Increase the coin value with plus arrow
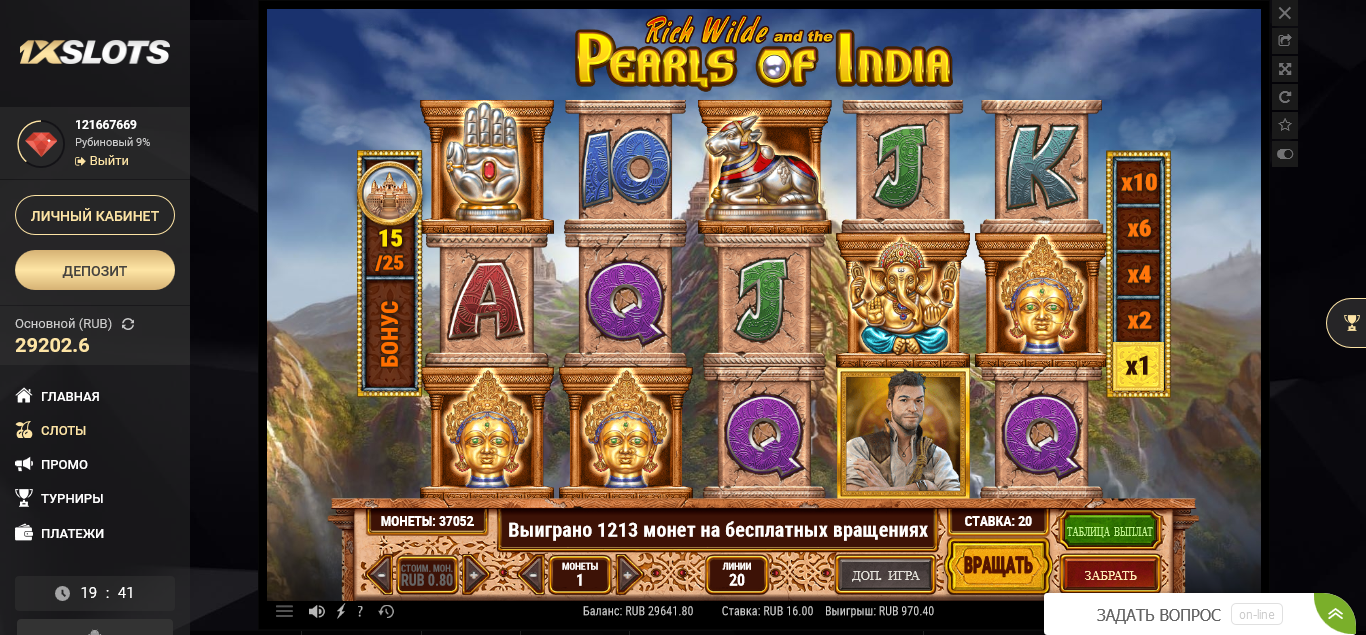Screen dimensions: 1366x635 pos(476,575)
